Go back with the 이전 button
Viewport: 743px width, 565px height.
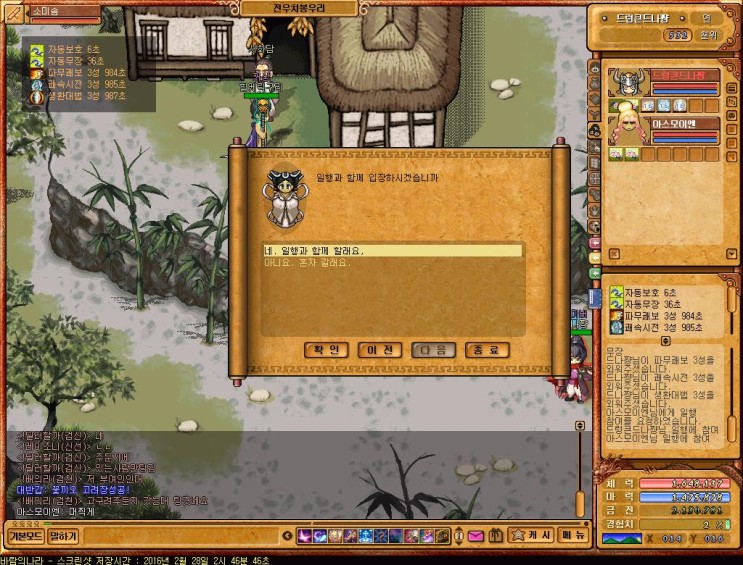[x=379, y=350]
